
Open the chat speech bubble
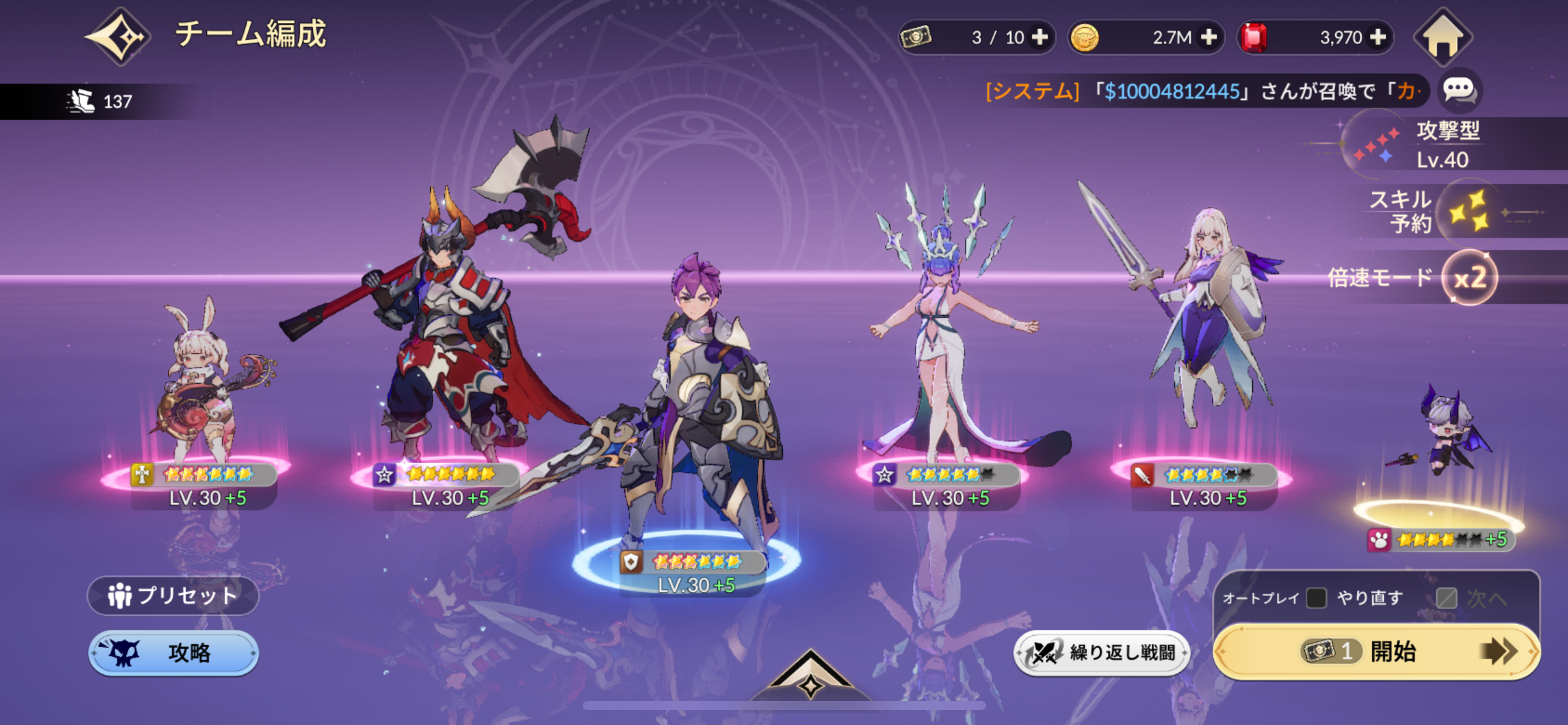pyautogui.click(x=1459, y=90)
